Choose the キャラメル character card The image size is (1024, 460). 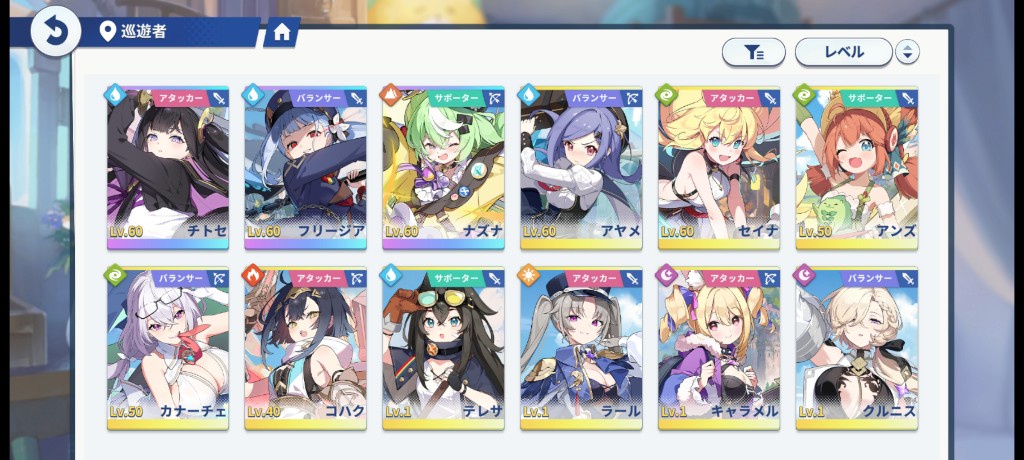[719, 348]
